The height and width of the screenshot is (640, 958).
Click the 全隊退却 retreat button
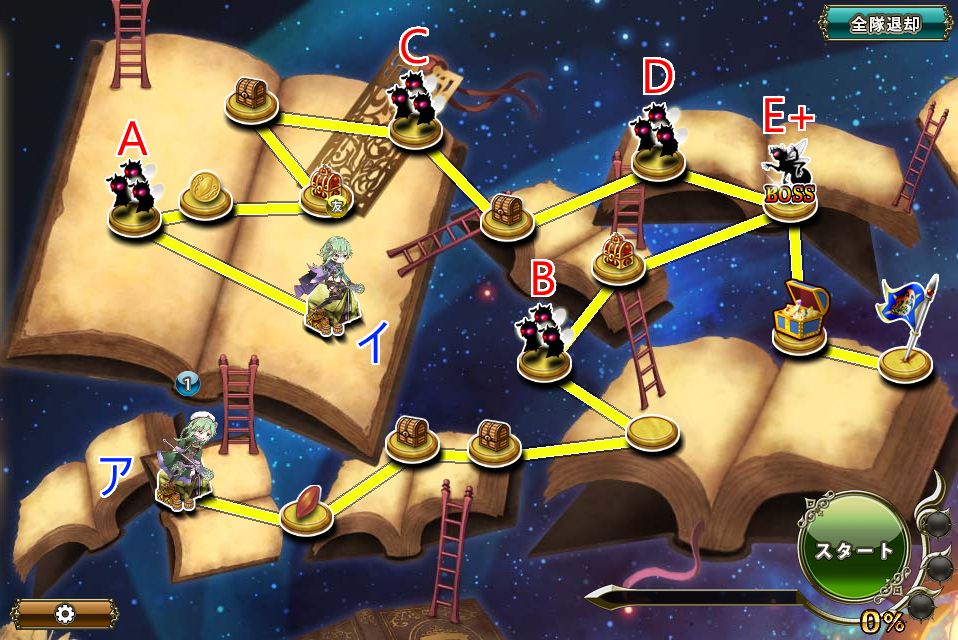[885, 25]
